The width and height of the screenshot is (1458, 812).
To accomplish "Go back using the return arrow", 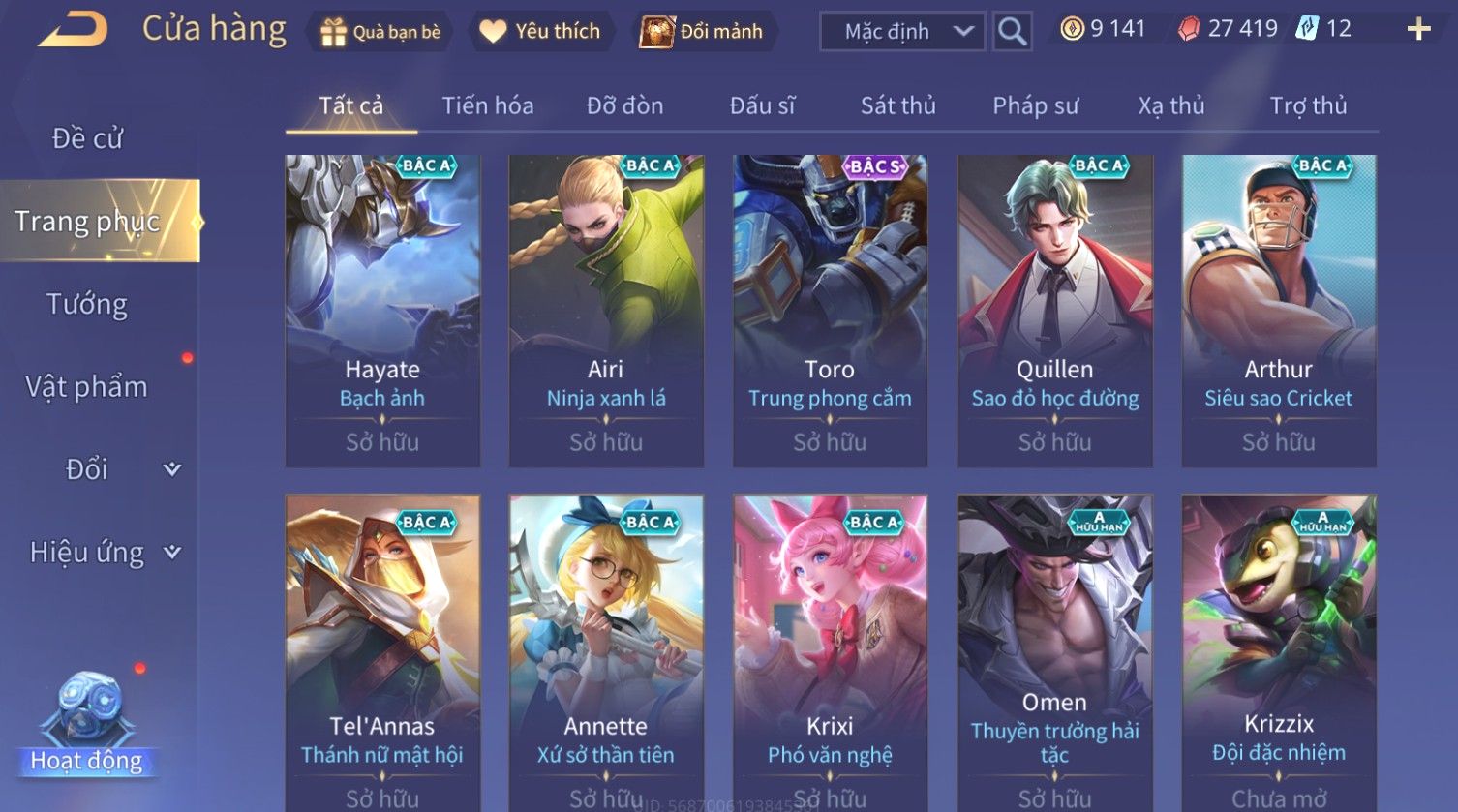I will (x=73, y=30).
